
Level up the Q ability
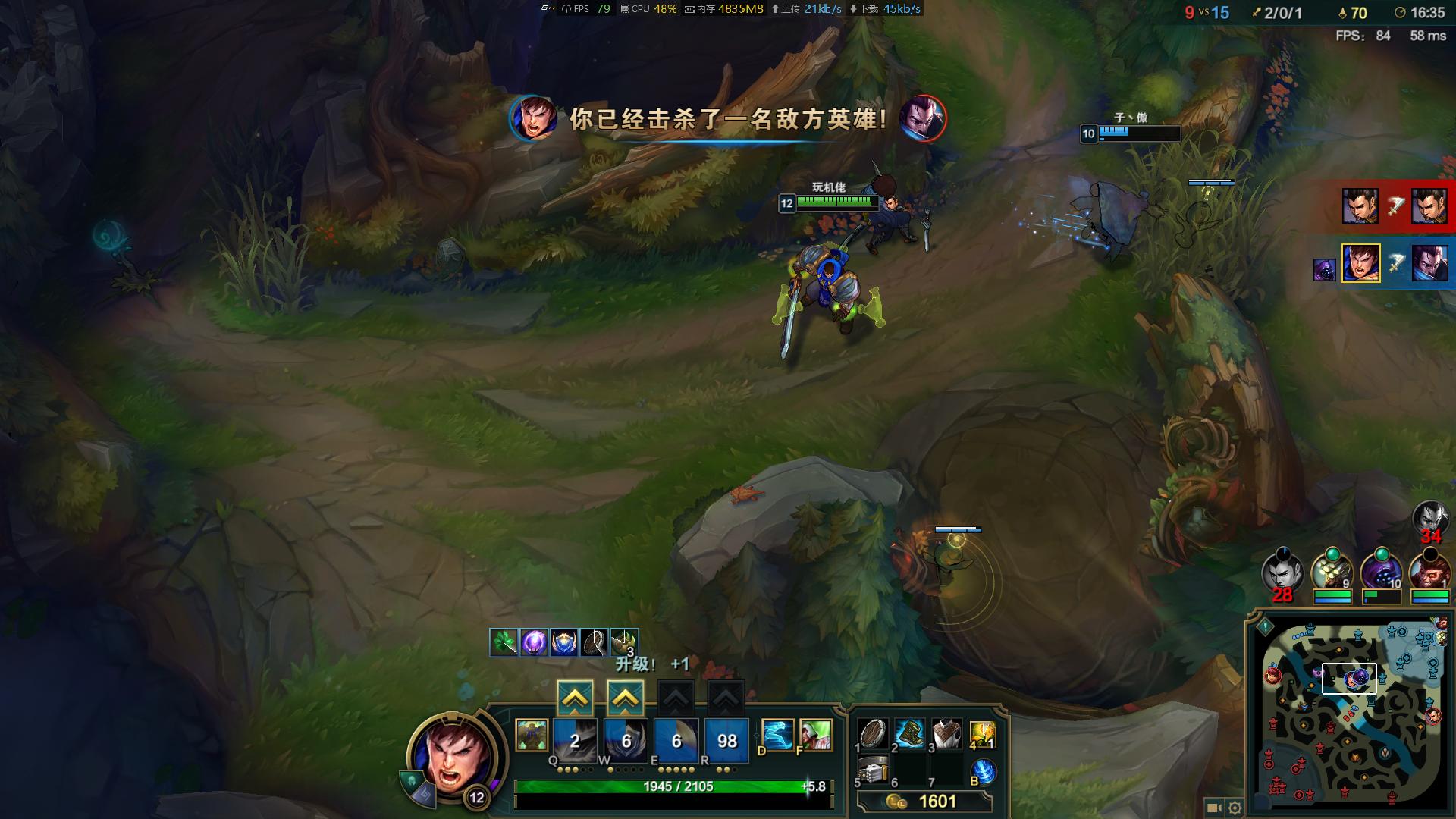(575, 698)
